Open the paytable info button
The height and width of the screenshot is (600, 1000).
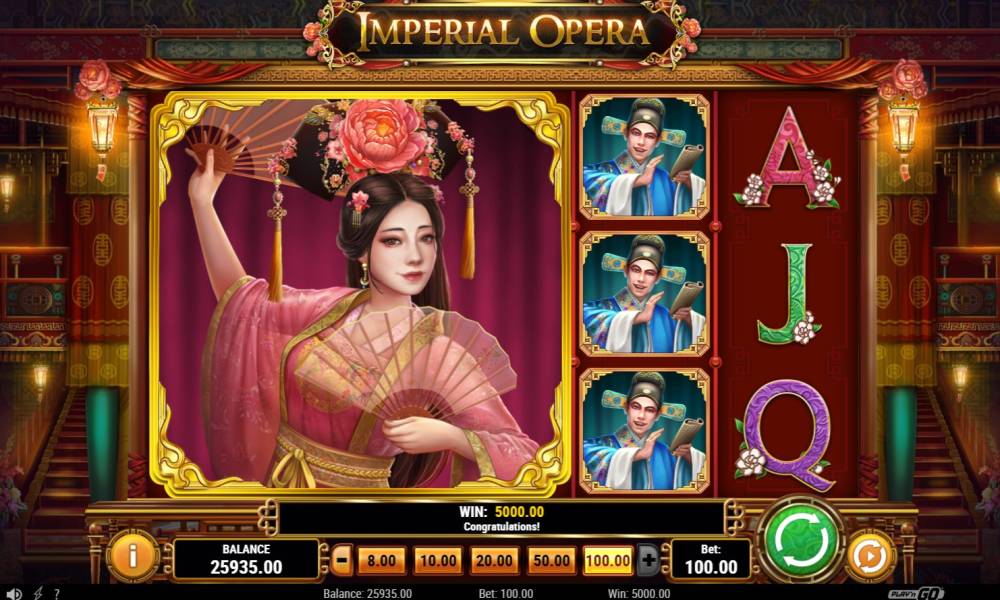tap(131, 554)
